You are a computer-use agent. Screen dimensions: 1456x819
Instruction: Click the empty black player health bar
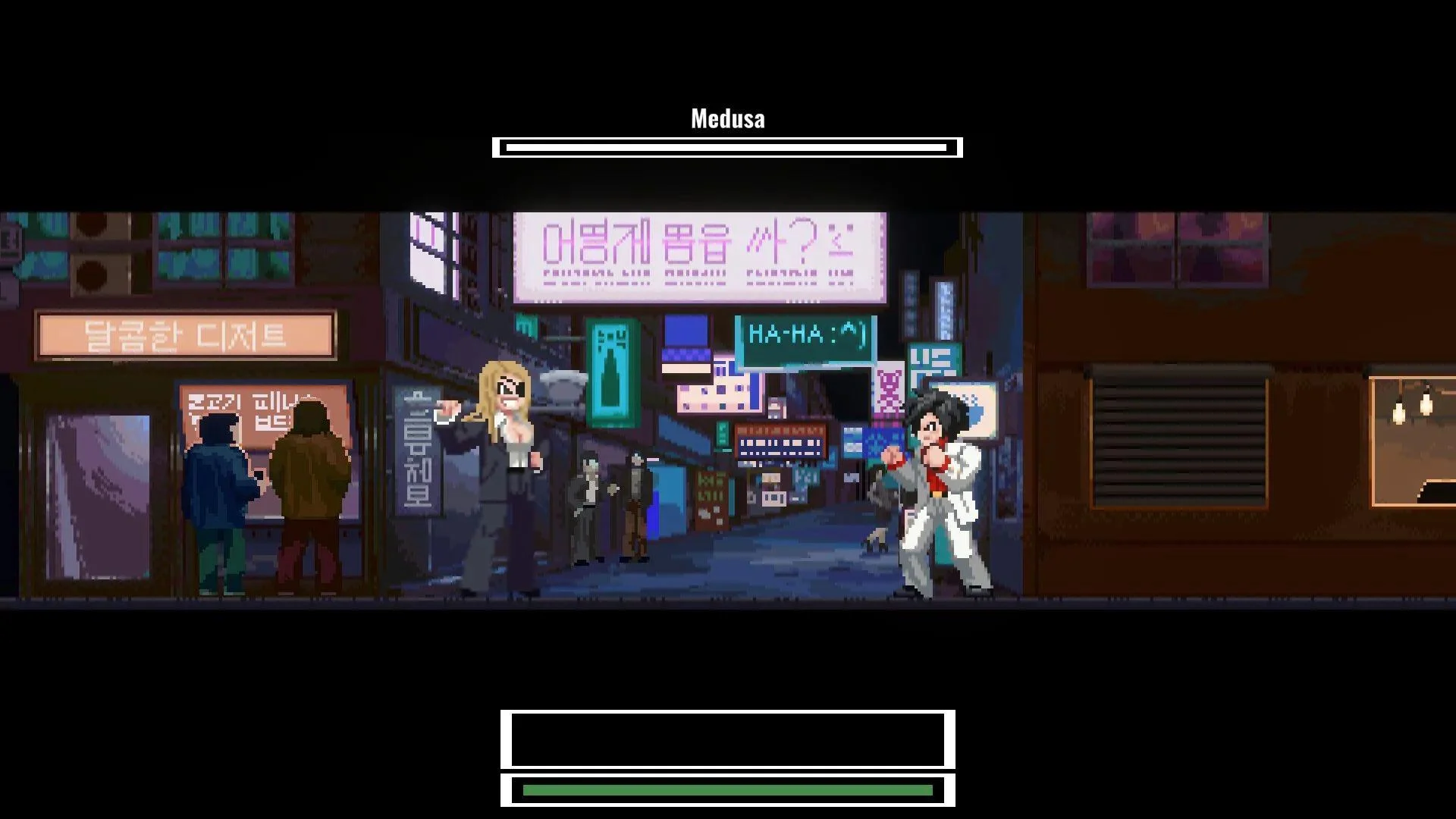[728, 739]
